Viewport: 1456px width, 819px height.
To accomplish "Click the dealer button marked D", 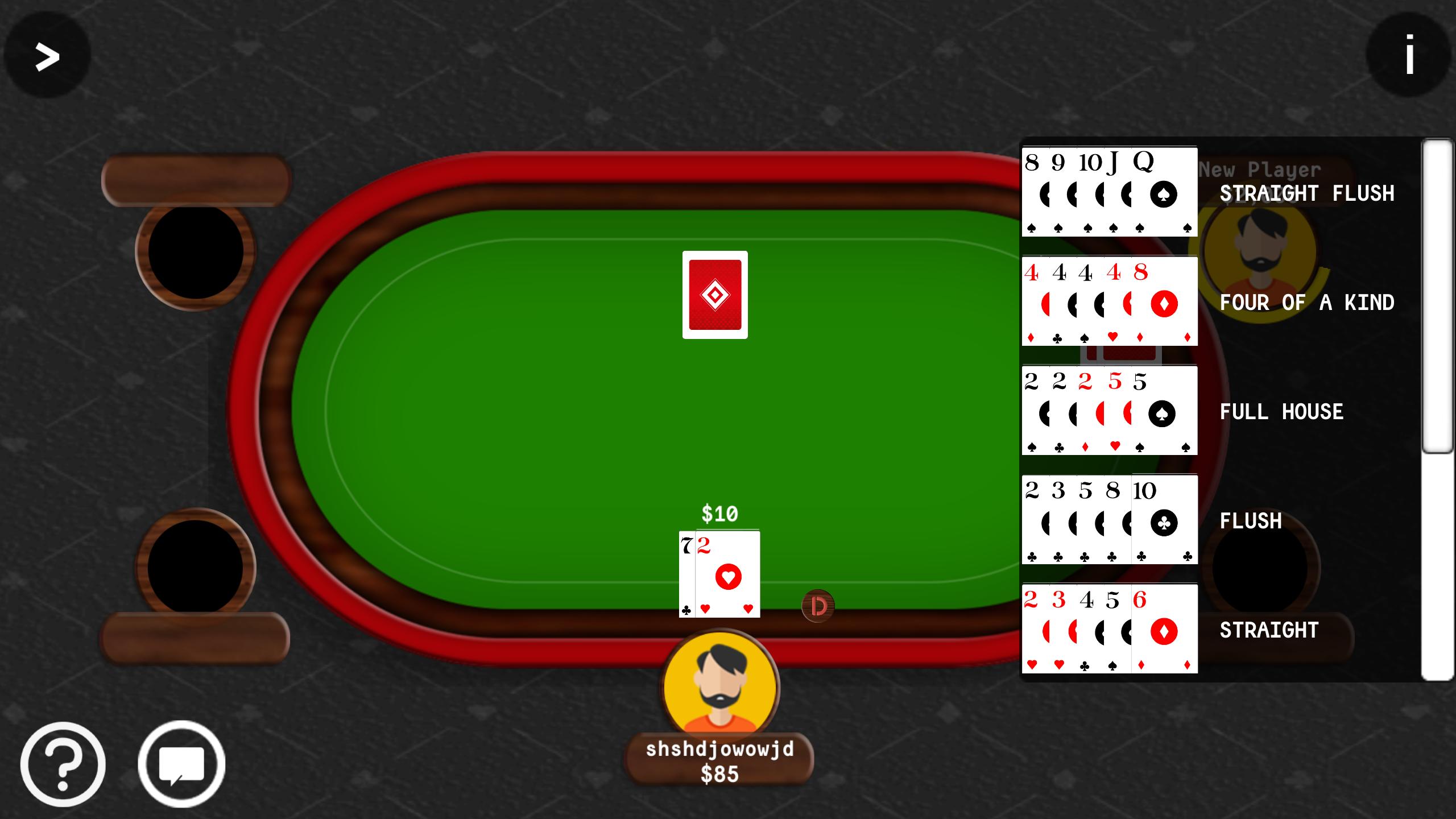I will point(817,606).
